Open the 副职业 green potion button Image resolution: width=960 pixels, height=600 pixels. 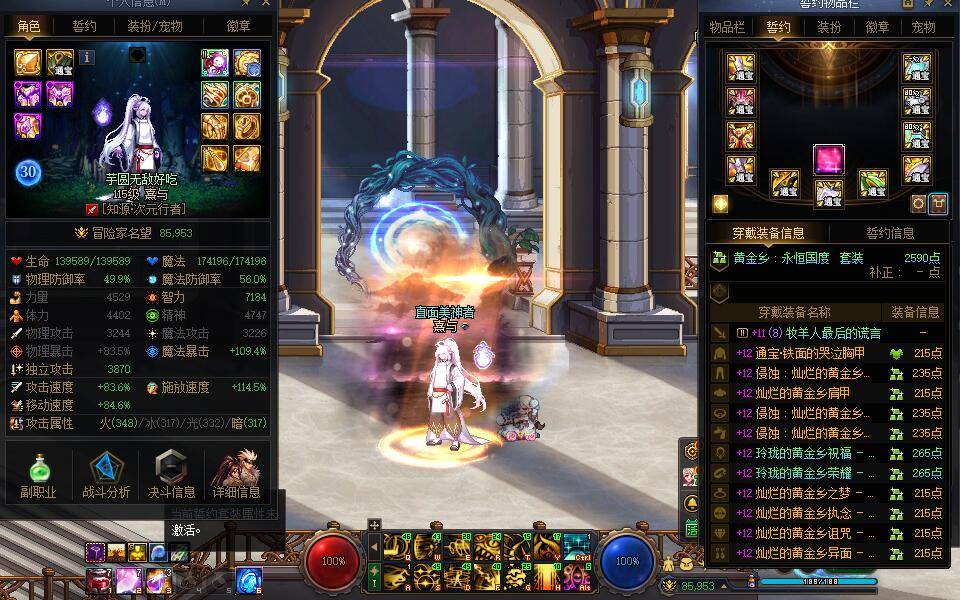click(38, 475)
